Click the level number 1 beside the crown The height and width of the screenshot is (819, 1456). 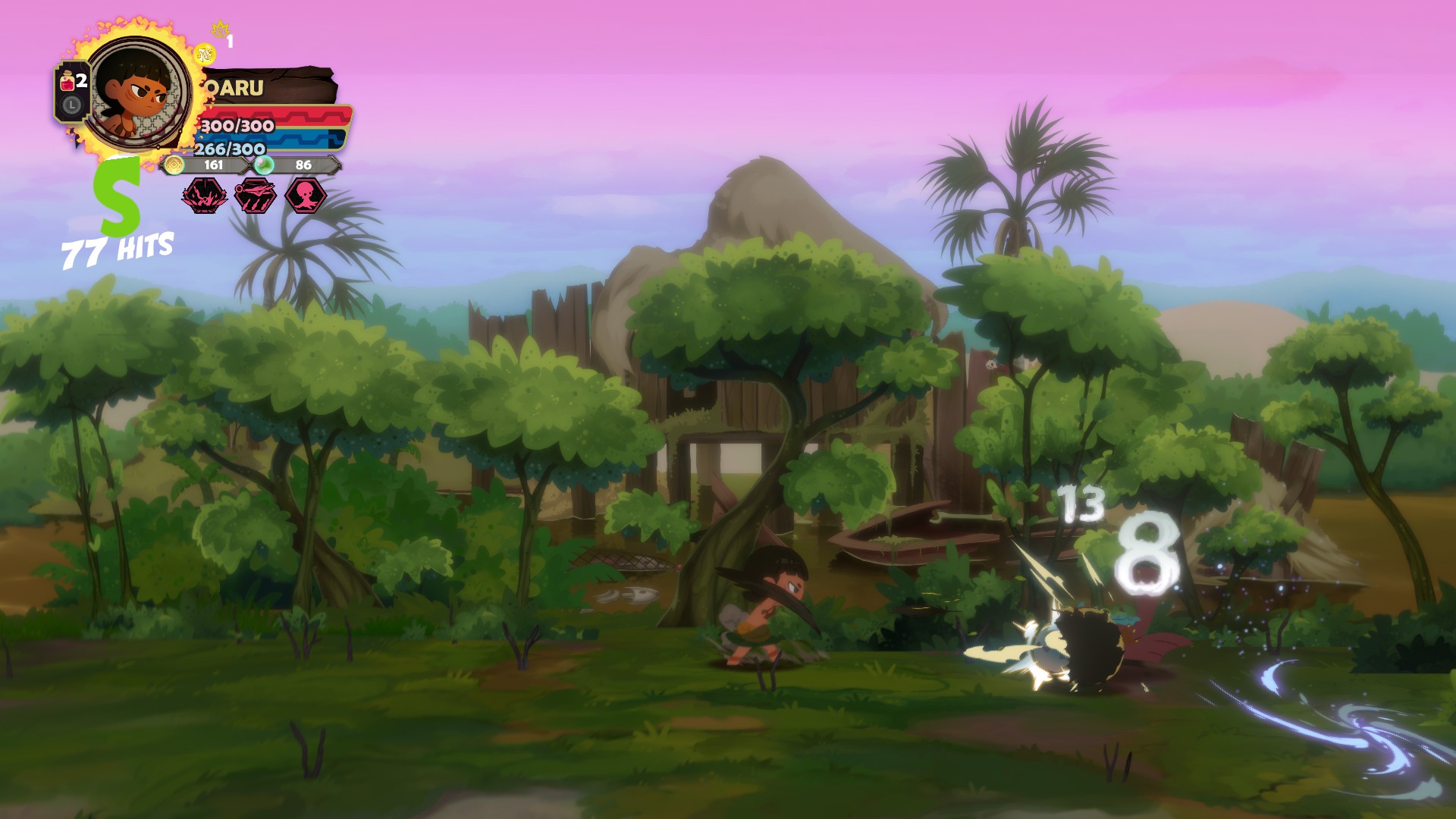[229, 40]
